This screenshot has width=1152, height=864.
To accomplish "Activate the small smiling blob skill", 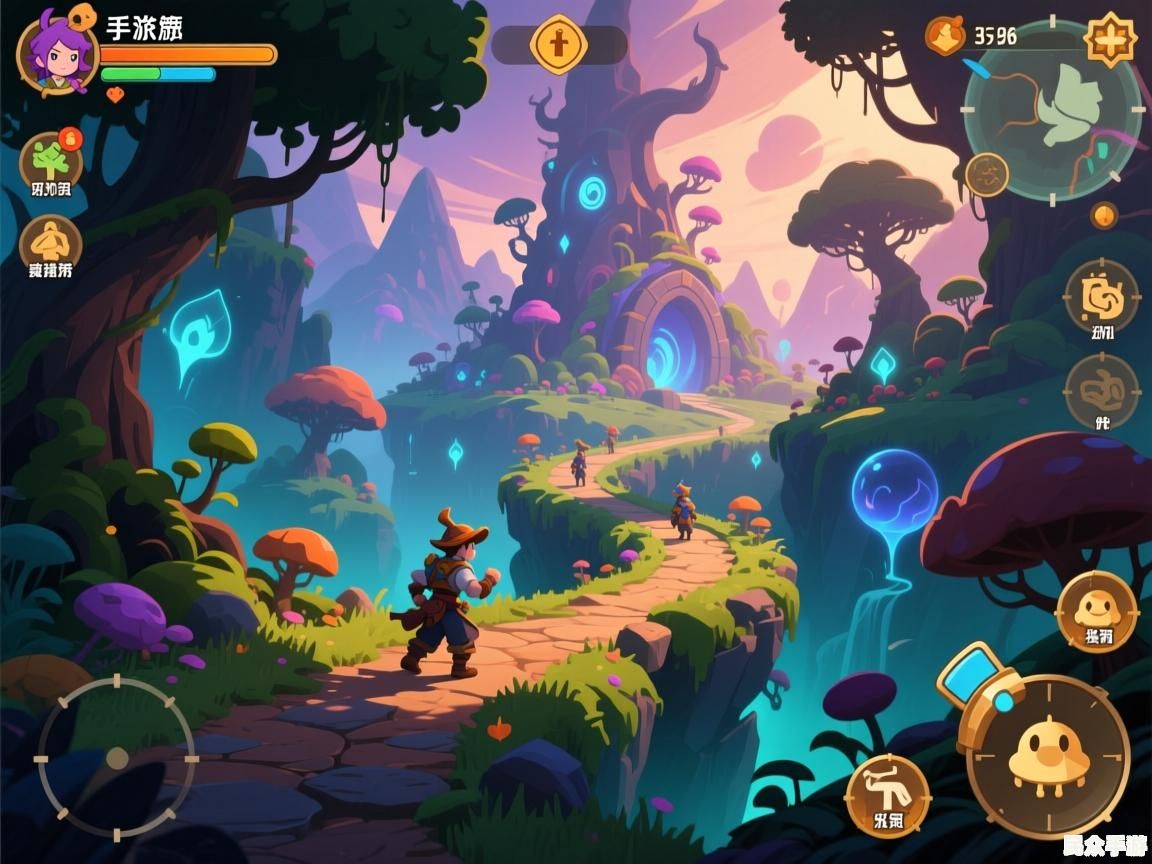I will [x=1097, y=608].
